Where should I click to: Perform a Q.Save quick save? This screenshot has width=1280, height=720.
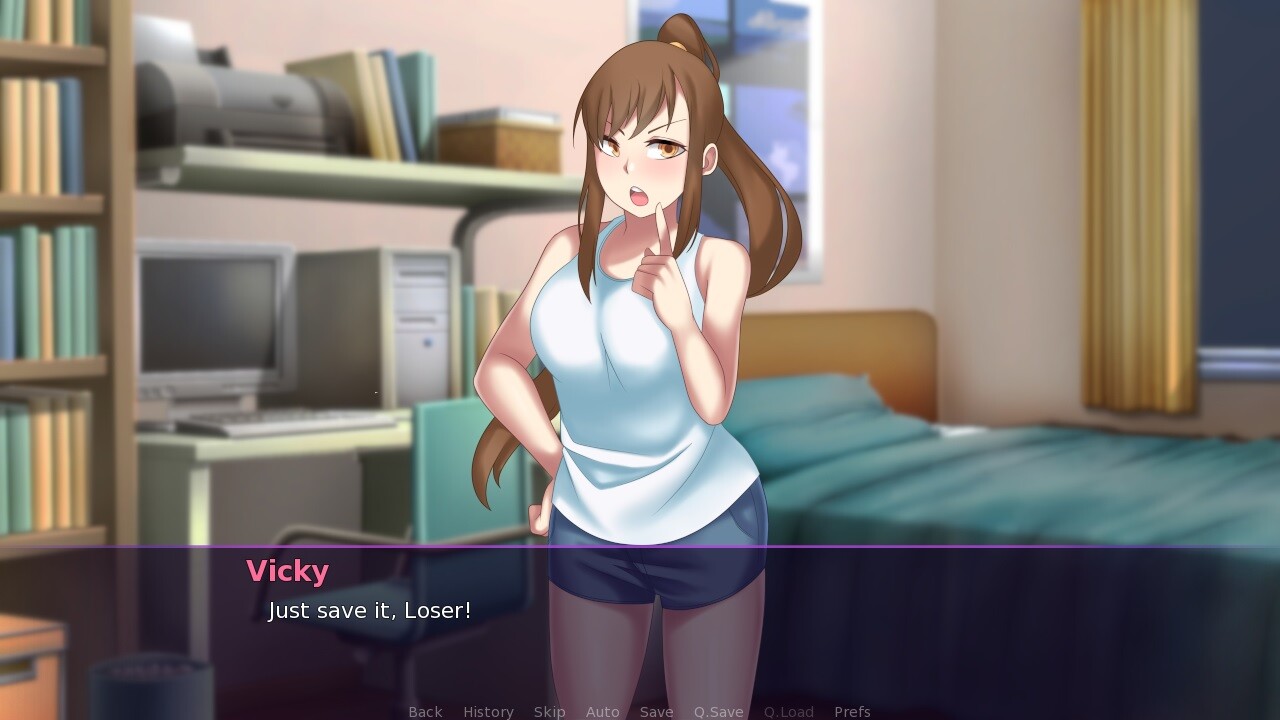[x=718, y=711]
